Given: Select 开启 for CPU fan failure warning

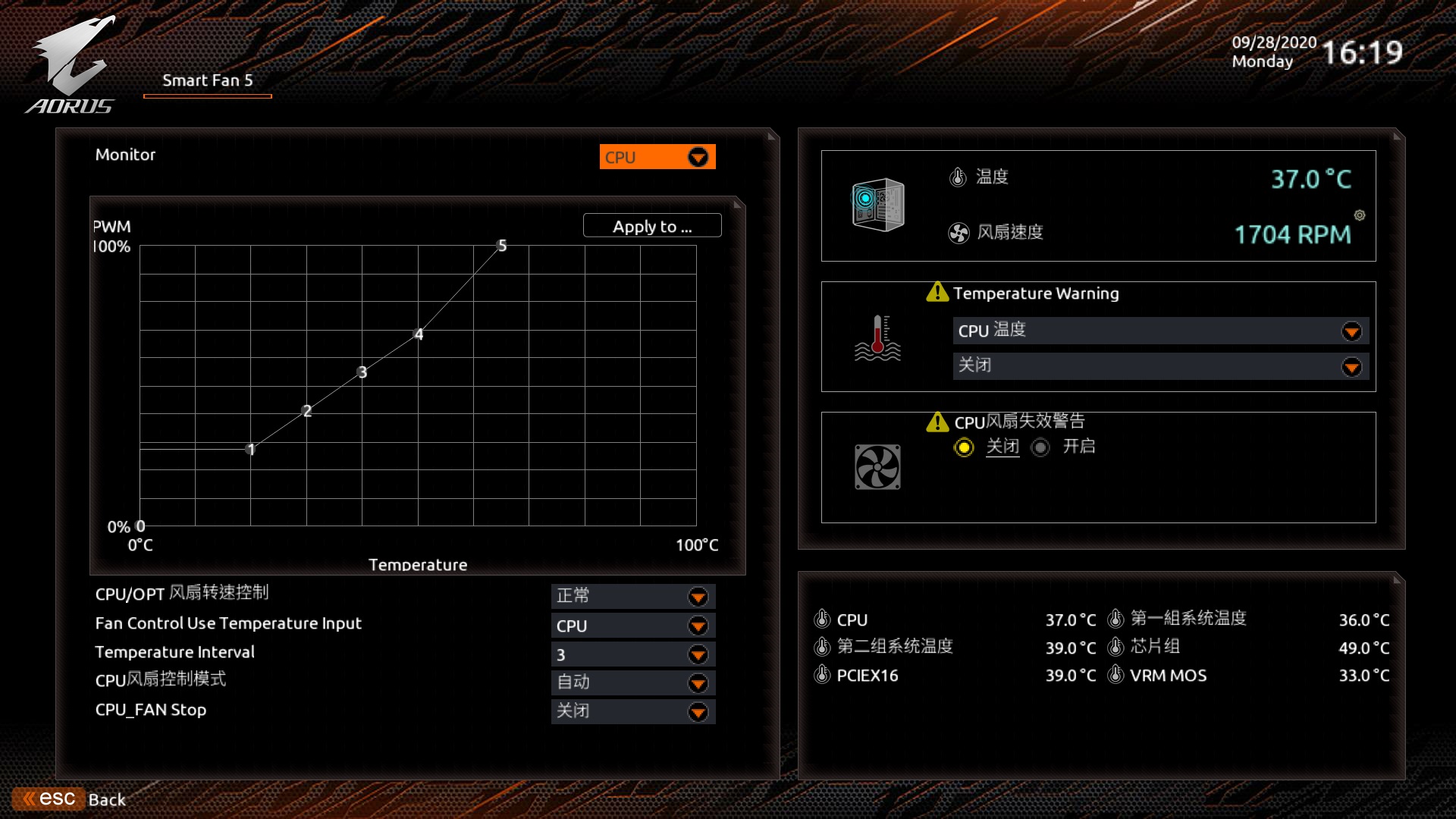Looking at the screenshot, I should point(1040,447).
